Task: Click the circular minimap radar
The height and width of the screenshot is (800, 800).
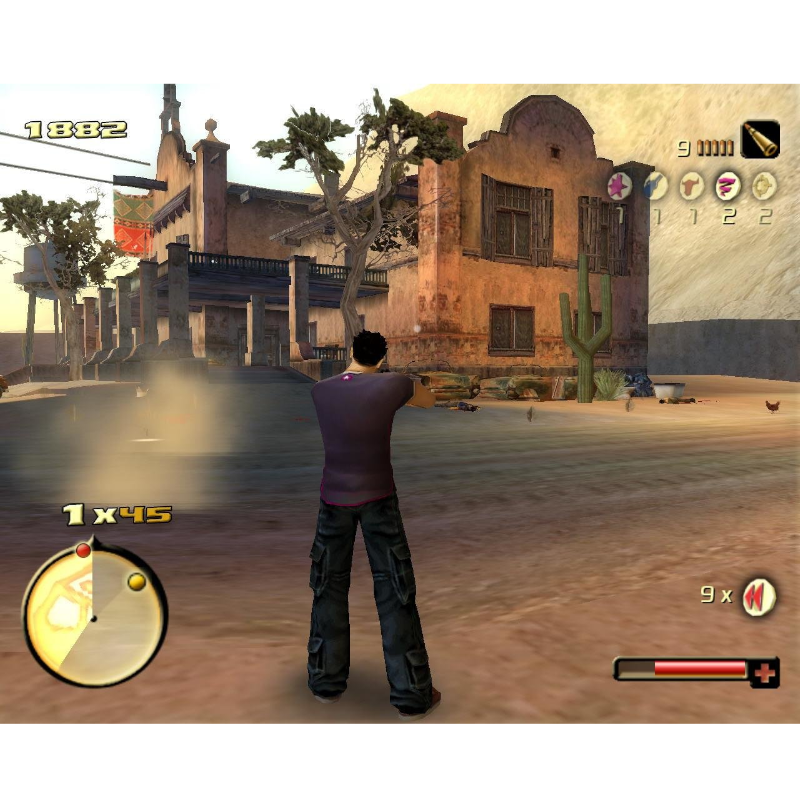Action: [94, 616]
